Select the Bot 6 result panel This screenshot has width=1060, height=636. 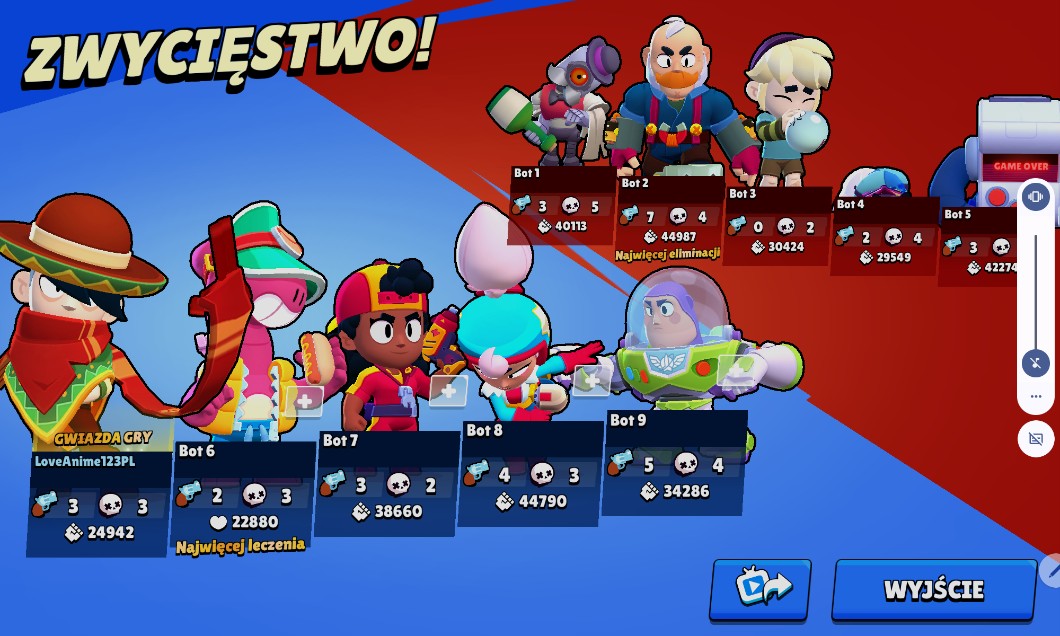pos(243,496)
